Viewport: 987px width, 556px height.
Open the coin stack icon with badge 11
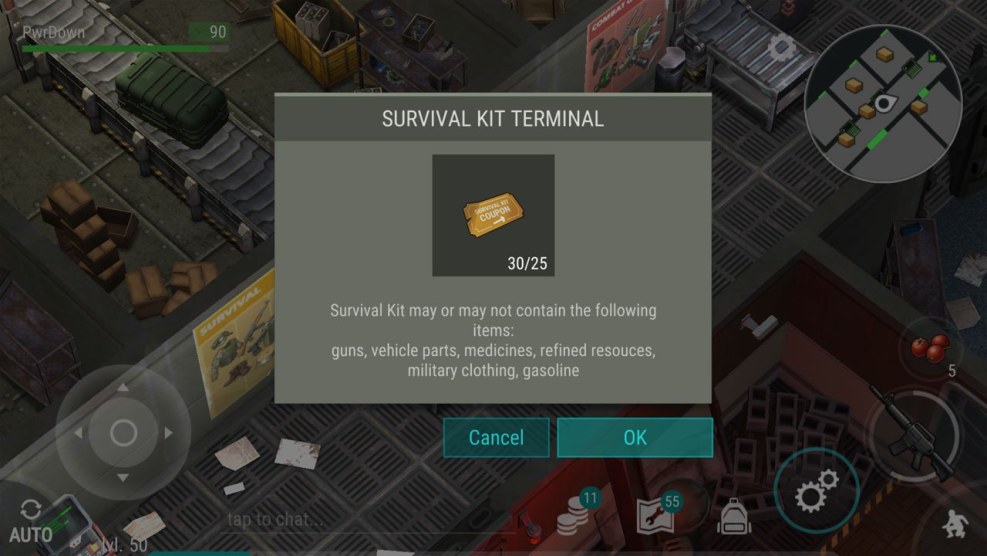[x=574, y=514]
